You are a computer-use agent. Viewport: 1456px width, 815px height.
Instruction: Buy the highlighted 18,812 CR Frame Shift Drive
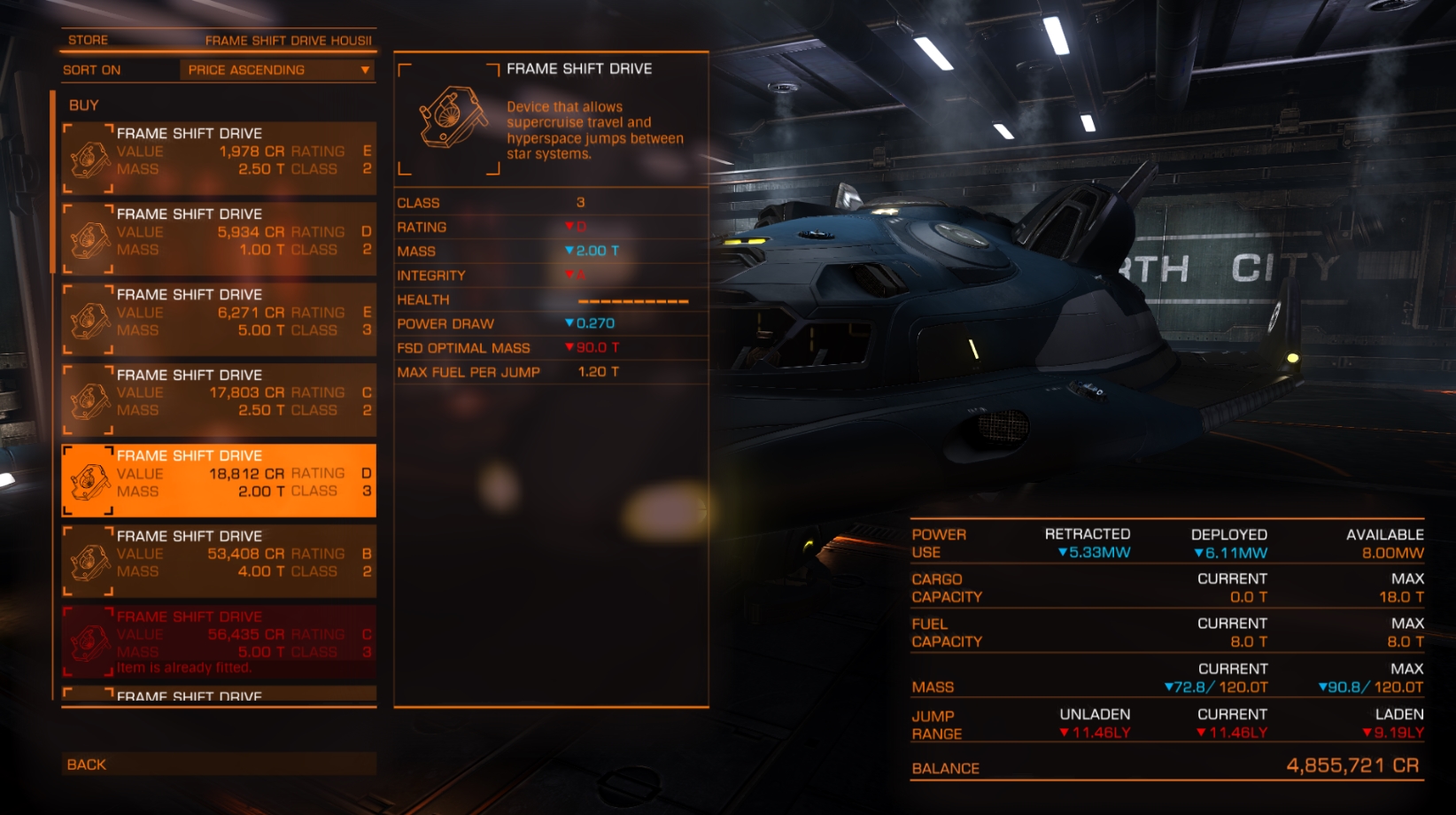click(219, 481)
